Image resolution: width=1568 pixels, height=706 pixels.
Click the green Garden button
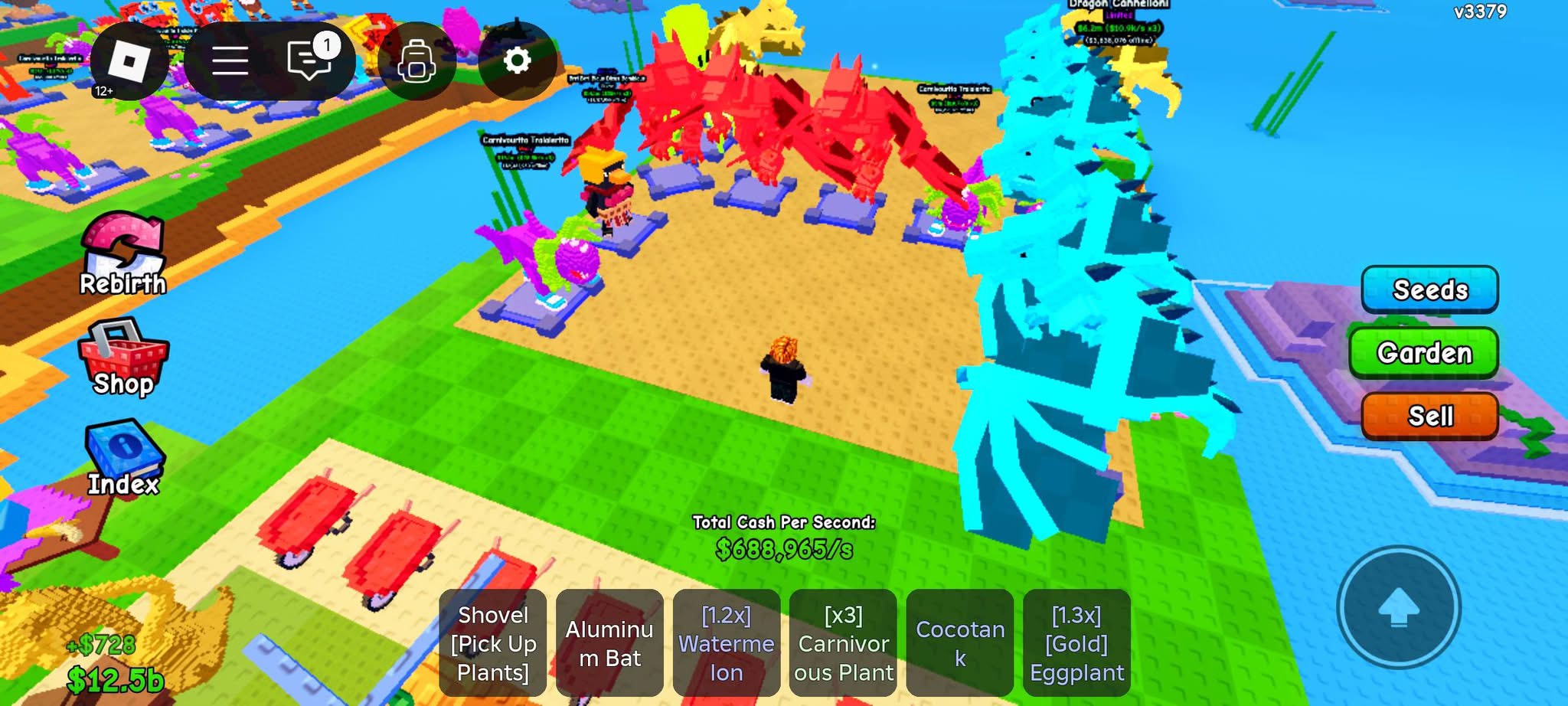pos(1424,352)
